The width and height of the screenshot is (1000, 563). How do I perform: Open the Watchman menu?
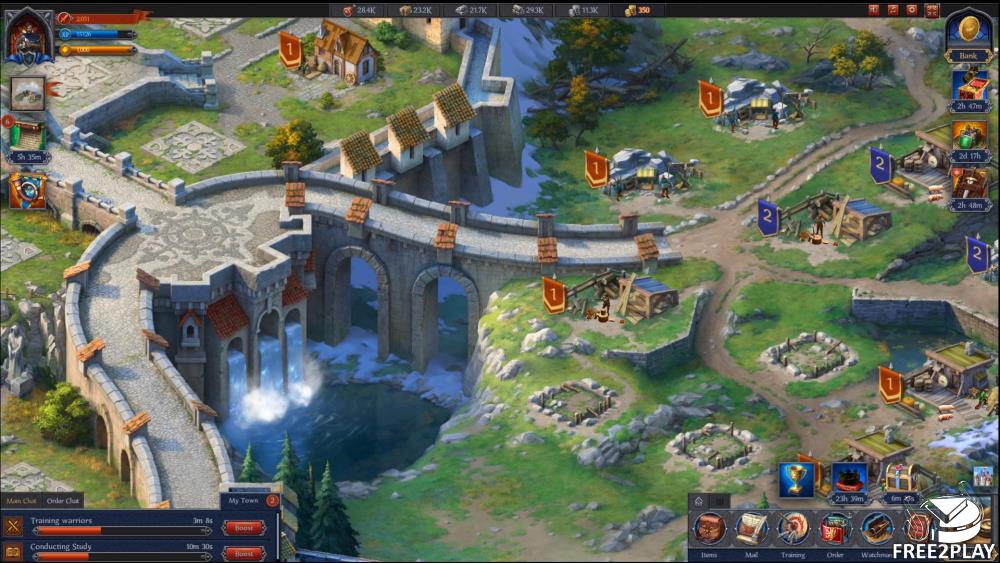pos(876,528)
